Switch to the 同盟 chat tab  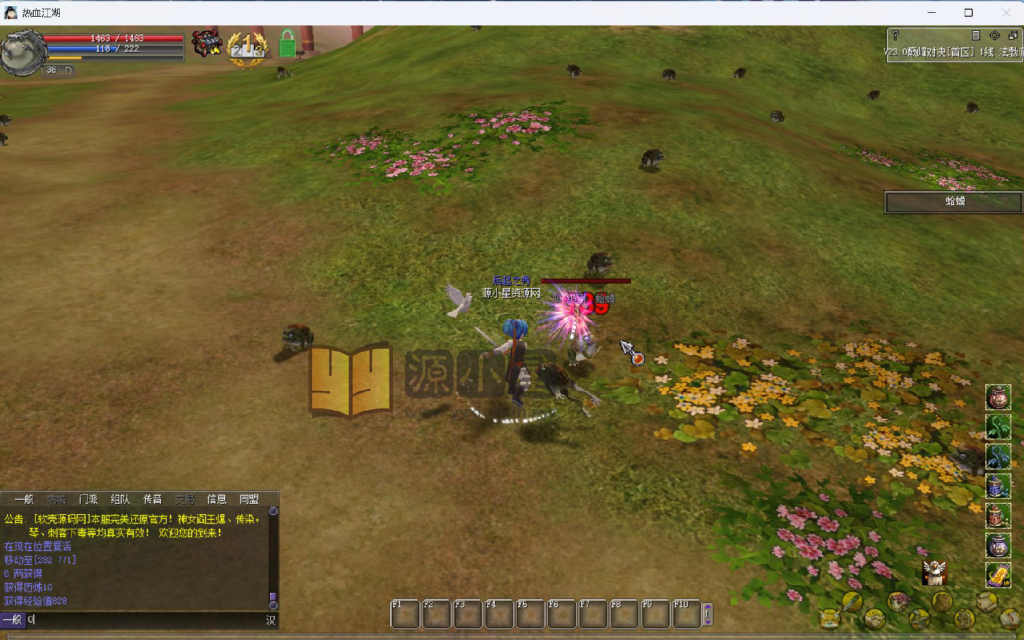coord(248,499)
